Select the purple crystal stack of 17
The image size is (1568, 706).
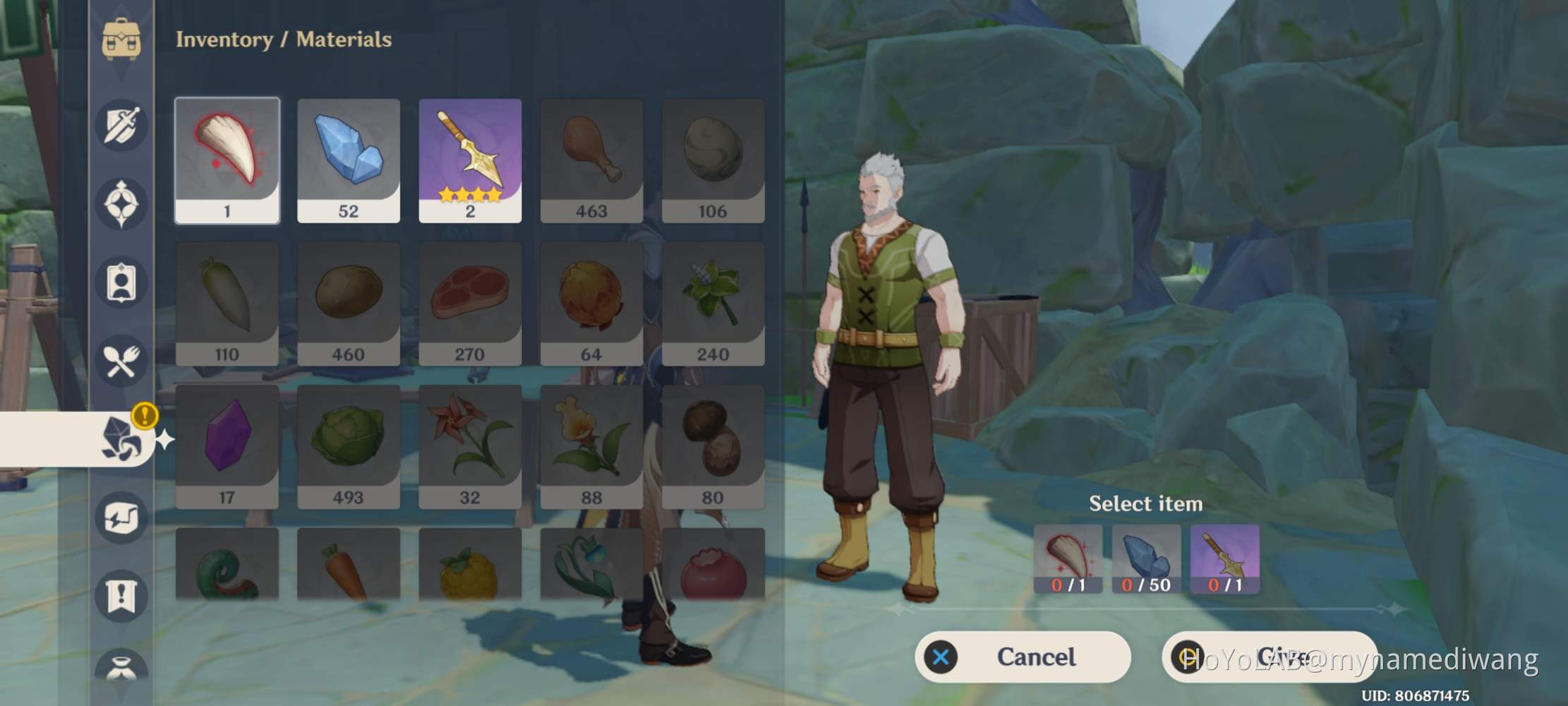(227, 446)
